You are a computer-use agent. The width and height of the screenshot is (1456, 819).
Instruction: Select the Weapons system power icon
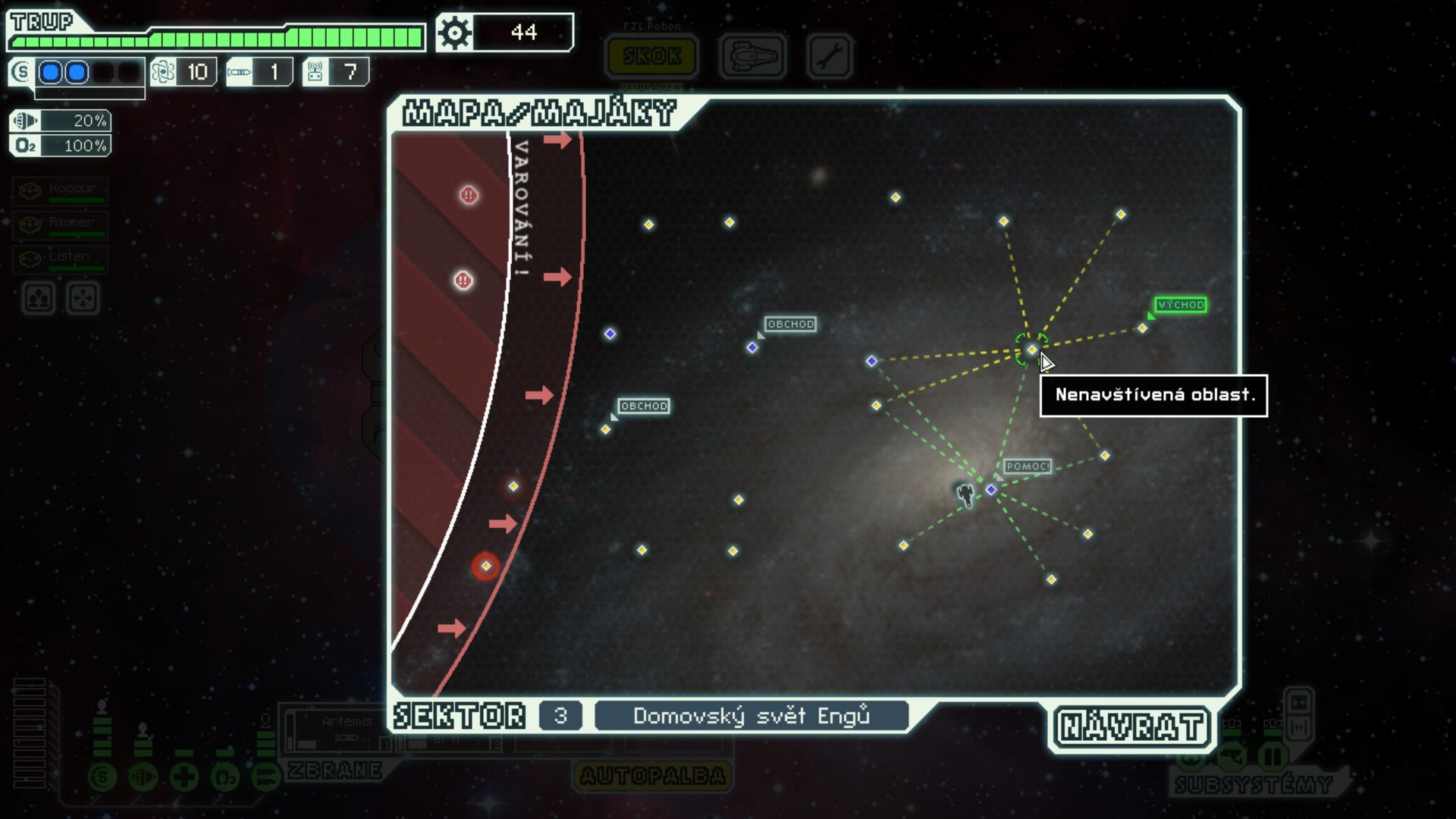click(265, 775)
